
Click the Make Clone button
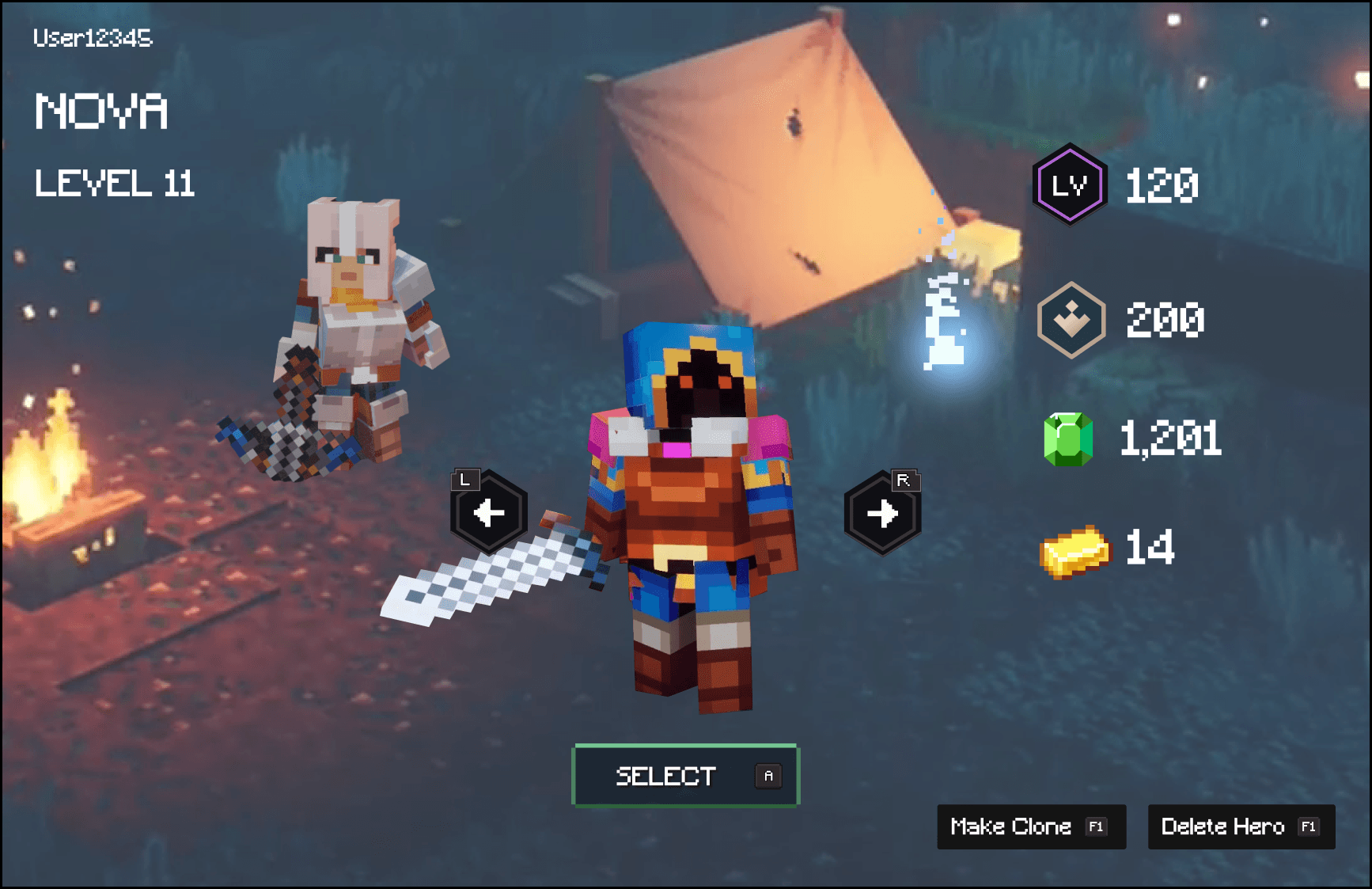pyautogui.click(x=1030, y=826)
